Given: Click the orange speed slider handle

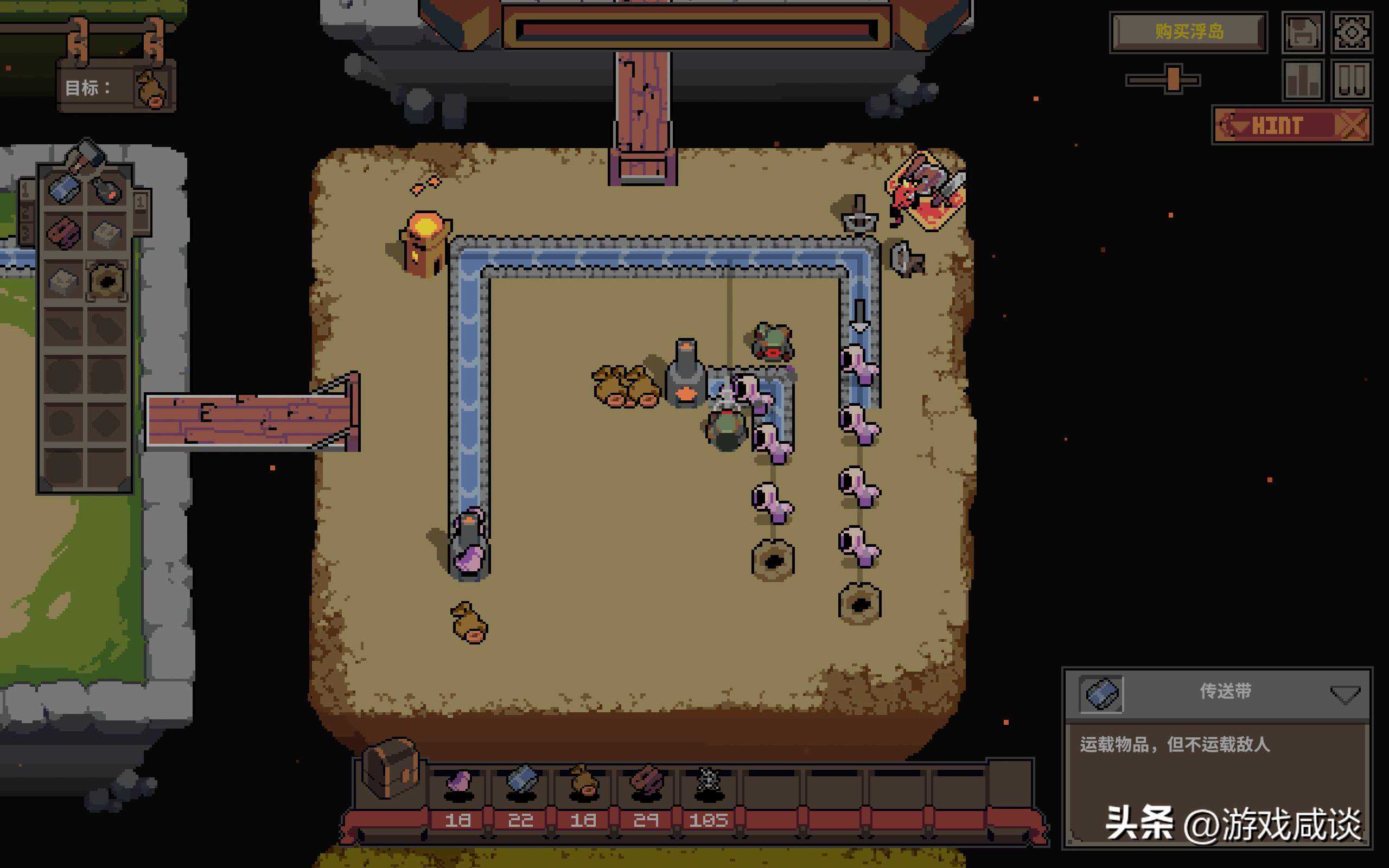Looking at the screenshot, I should 1173,79.
